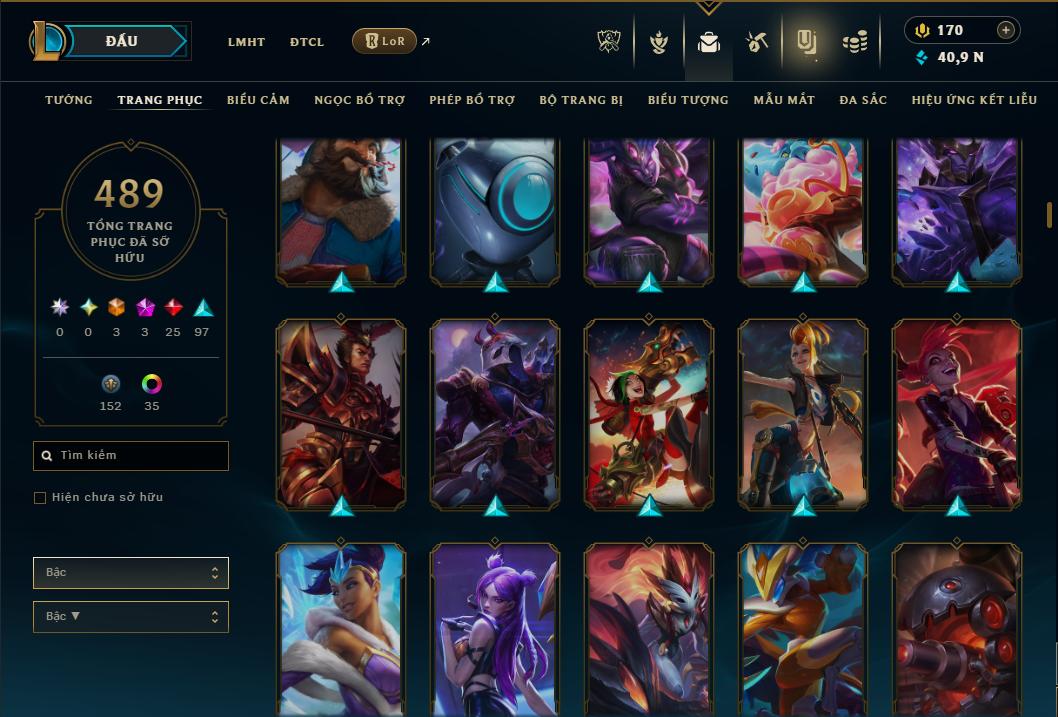Go to the PHÉP BỔ TRỢ tab
The height and width of the screenshot is (717, 1058).
pyautogui.click(x=472, y=100)
